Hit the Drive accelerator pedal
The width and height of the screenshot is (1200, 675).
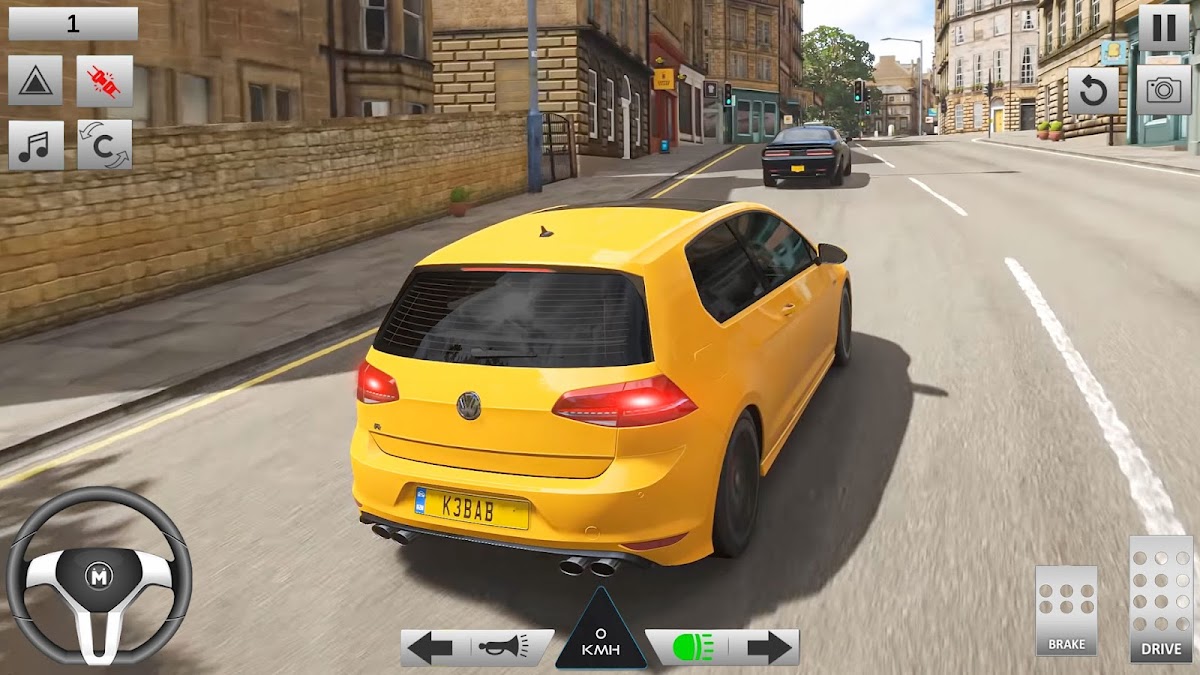(x=1161, y=598)
